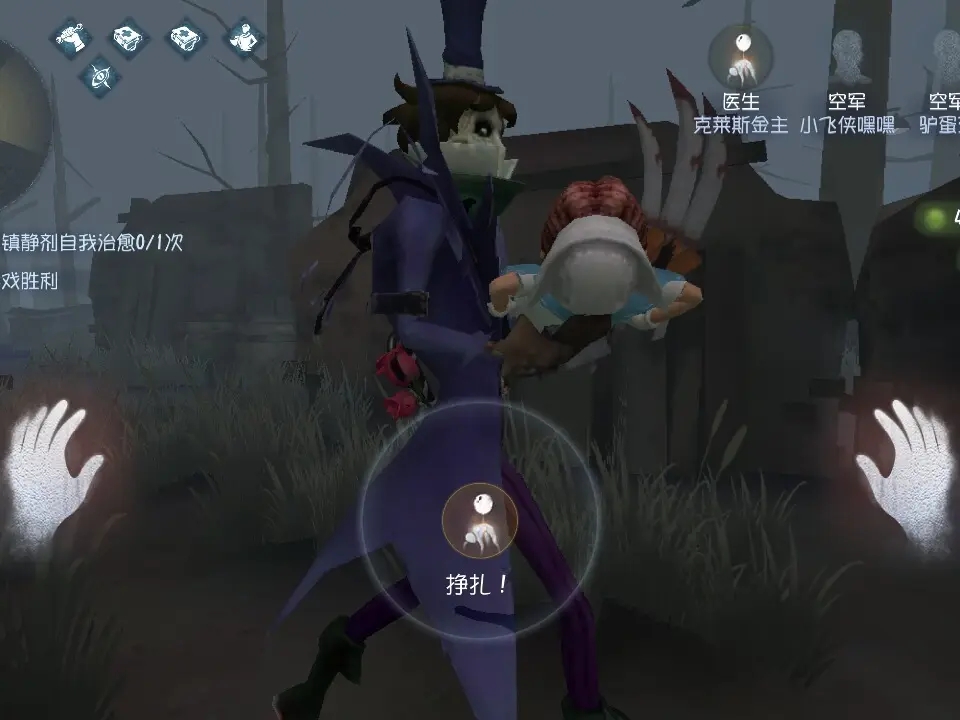This screenshot has height=720, width=960.
Task: Tap the 挣扎 struggle button
Action: pos(479,520)
